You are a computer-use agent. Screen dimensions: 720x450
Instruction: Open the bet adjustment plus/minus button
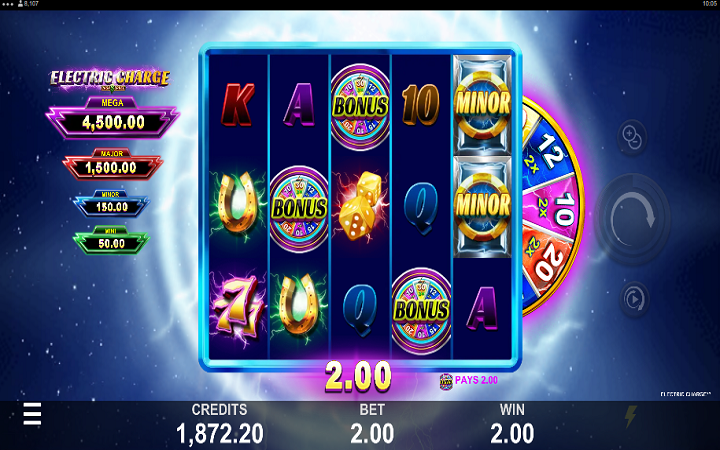633,134
